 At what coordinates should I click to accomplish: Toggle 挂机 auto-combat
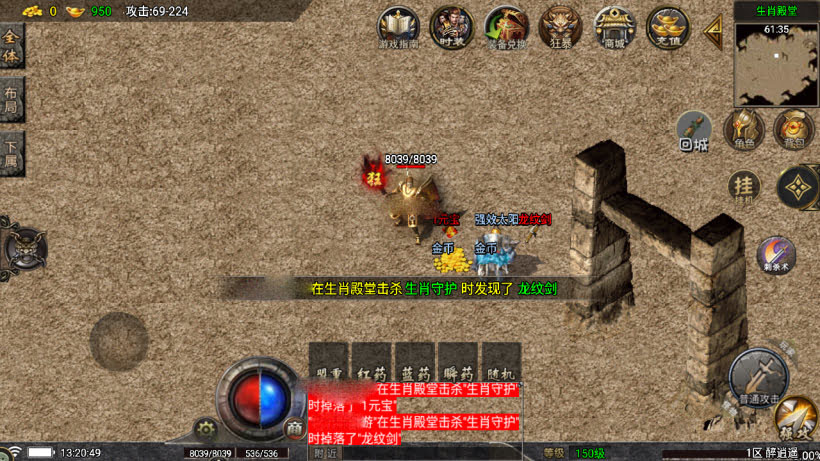(742, 186)
